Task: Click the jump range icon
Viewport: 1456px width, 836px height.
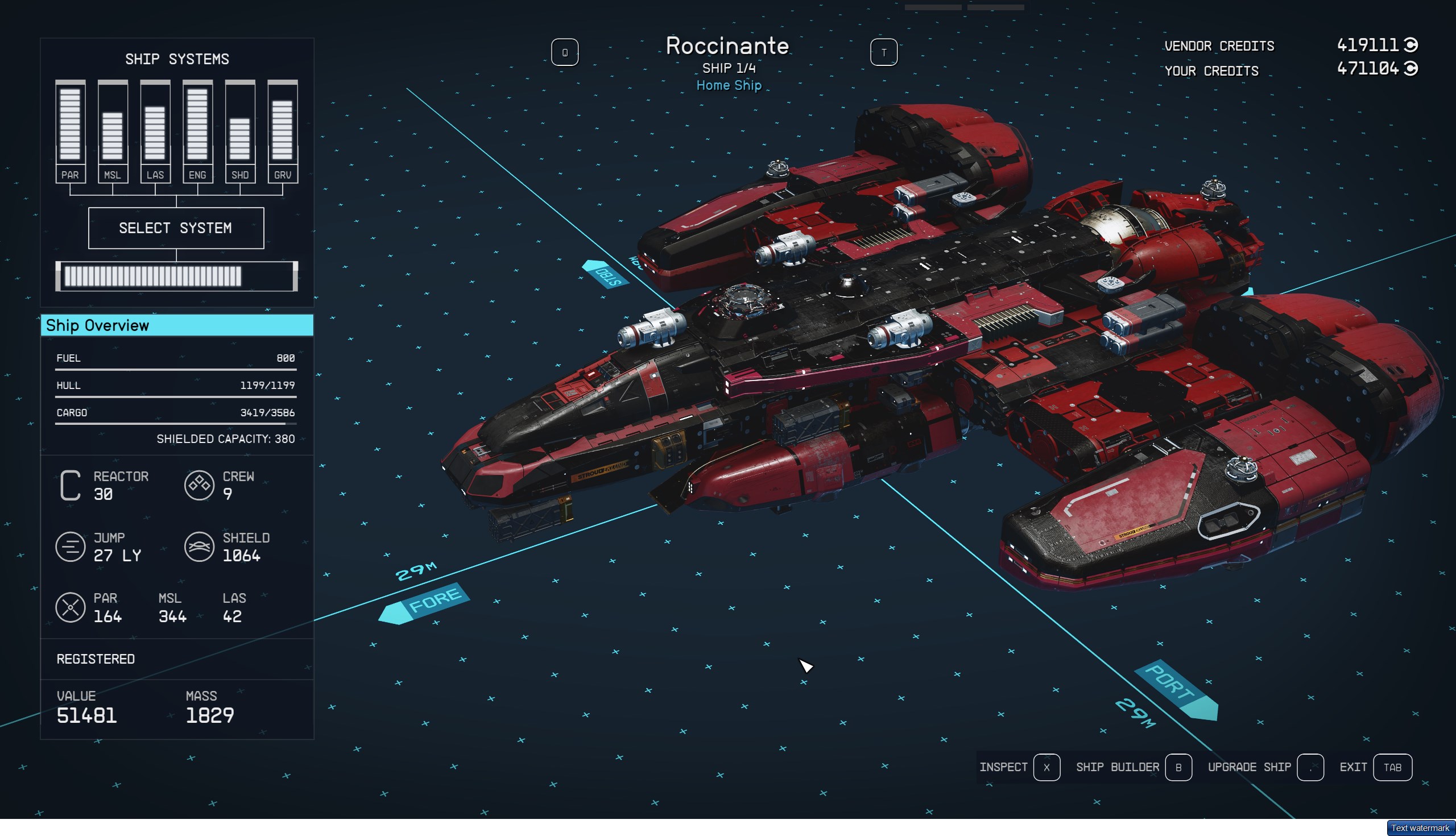Action: click(70, 547)
